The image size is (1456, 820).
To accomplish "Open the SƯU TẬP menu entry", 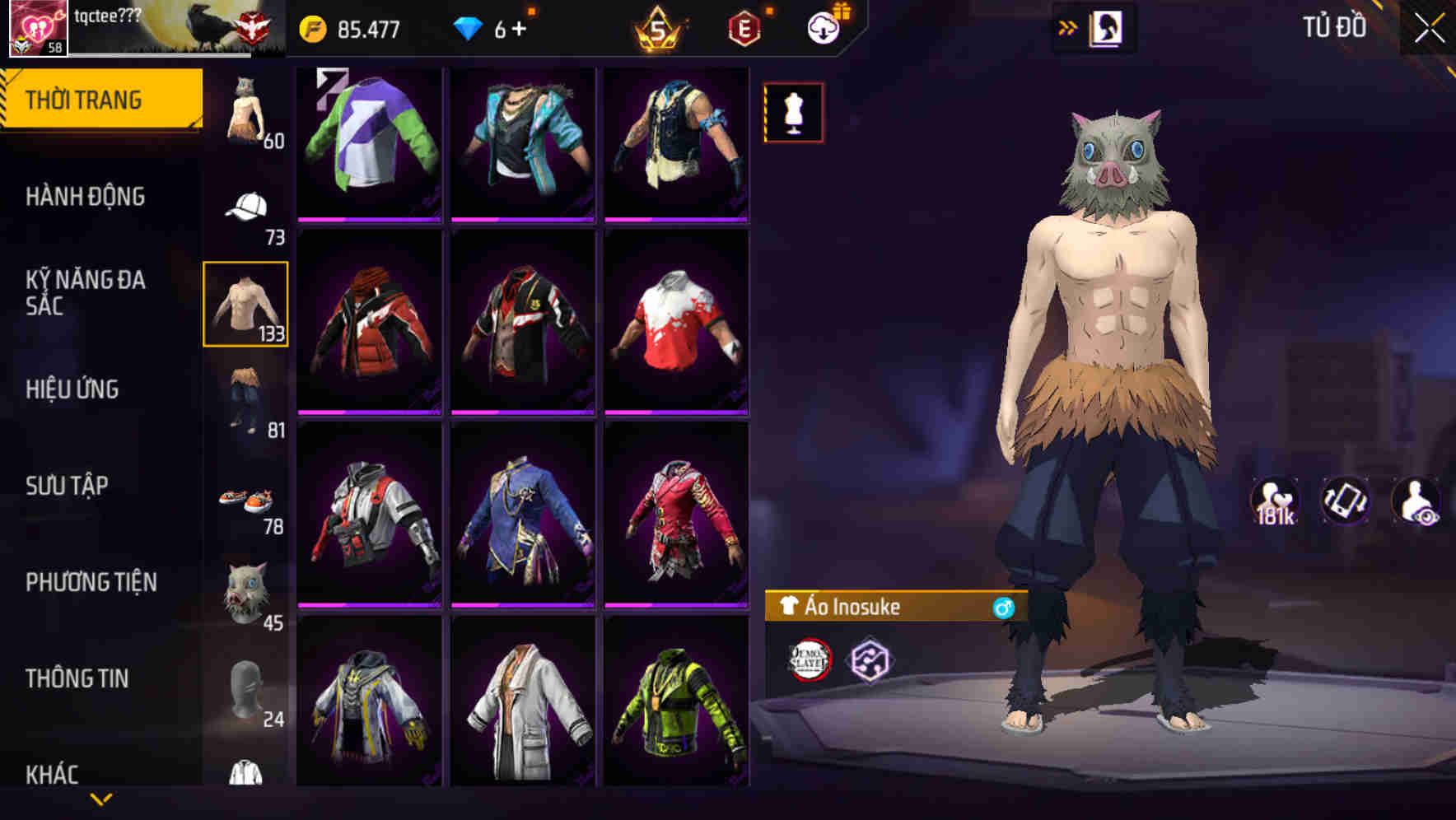I will 68,486.
